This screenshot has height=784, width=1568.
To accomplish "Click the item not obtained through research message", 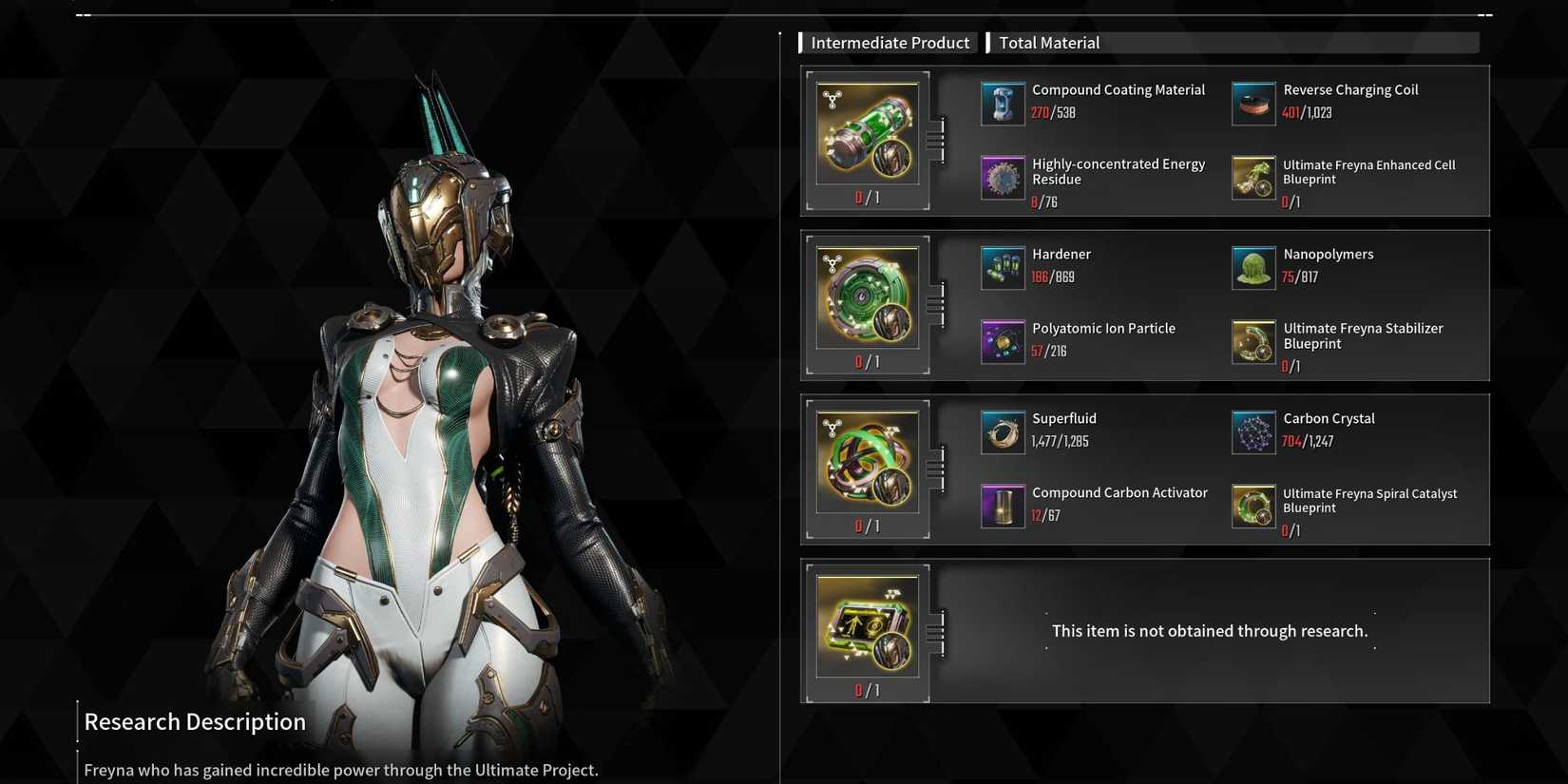I will 1209,630.
